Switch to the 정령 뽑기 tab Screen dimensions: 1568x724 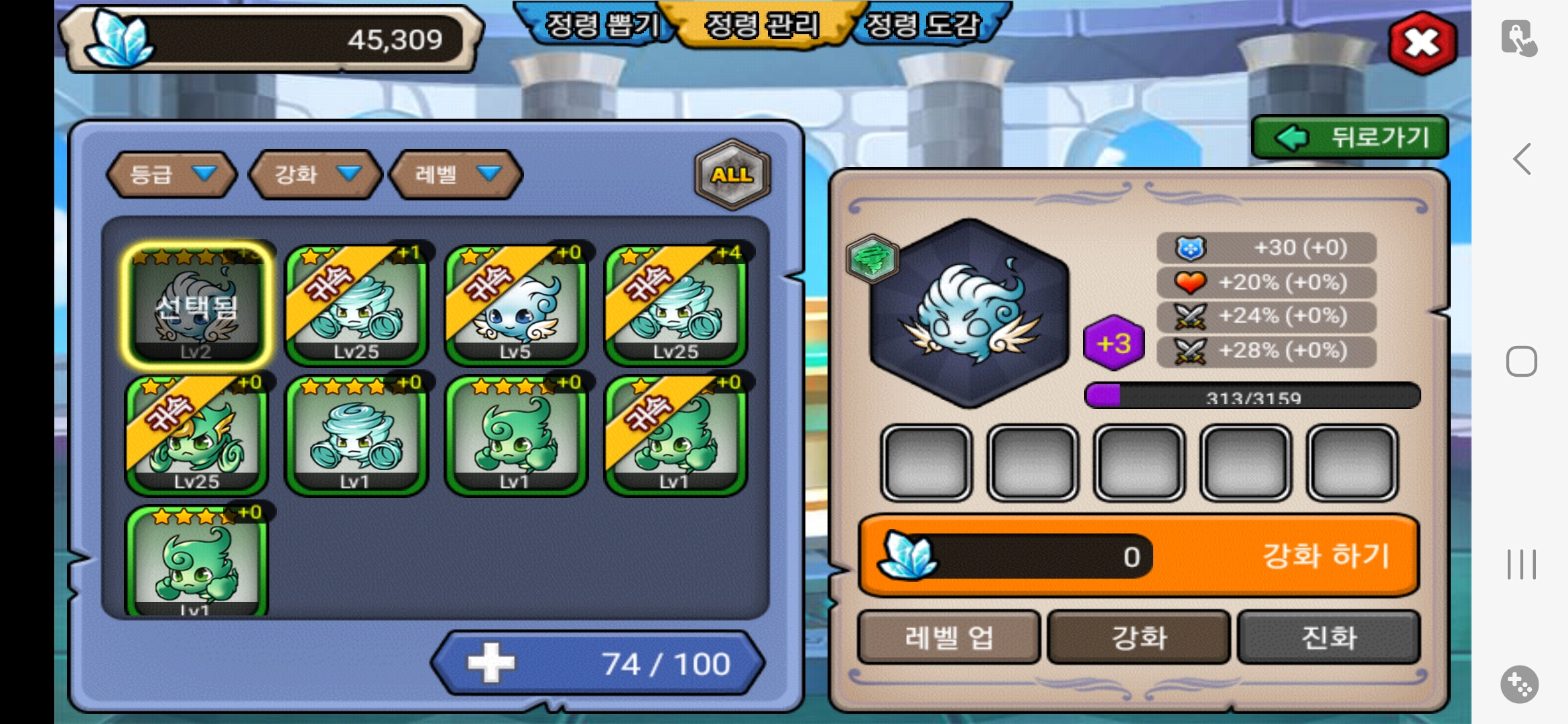tap(601, 25)
